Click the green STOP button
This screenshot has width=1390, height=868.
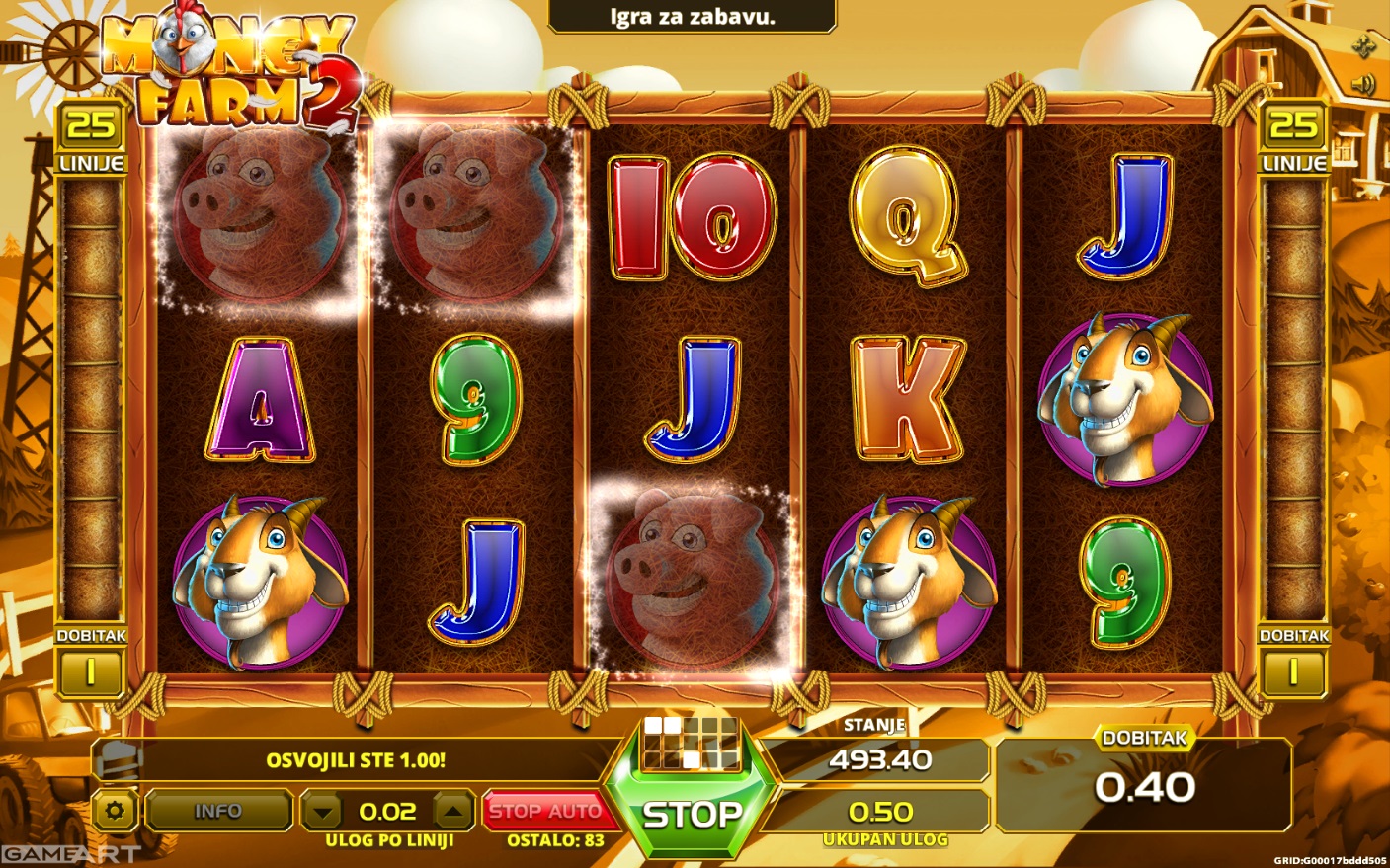tap(692, 814)
